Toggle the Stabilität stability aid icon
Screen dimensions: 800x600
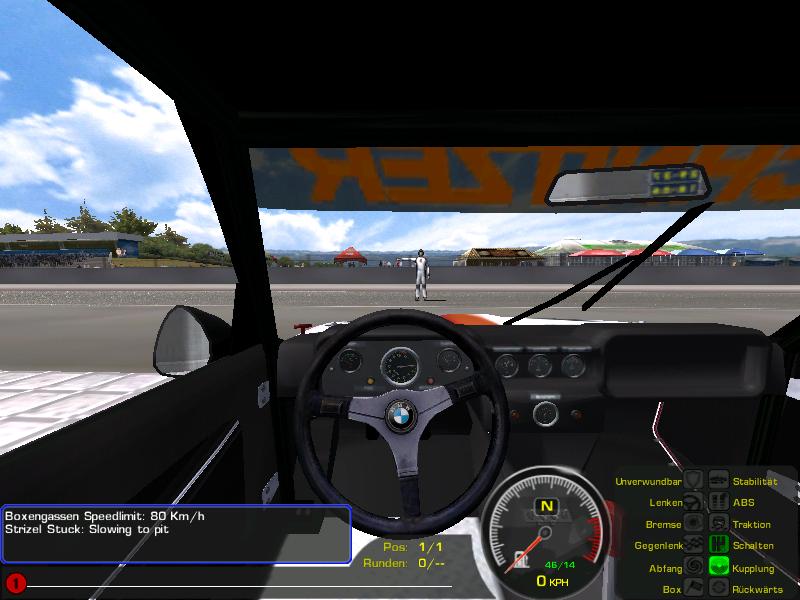718,481
